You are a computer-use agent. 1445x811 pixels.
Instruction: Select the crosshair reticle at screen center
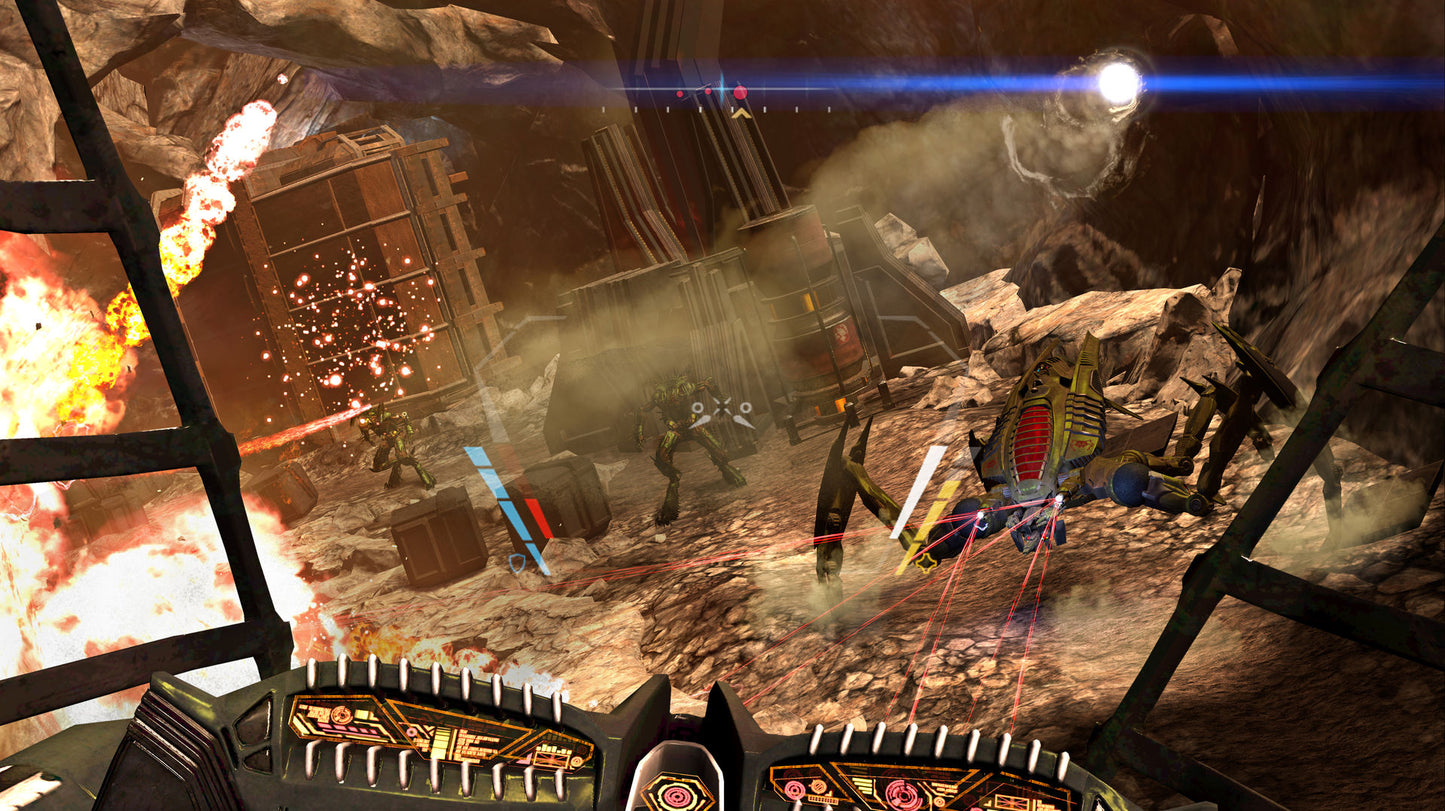[x=722, y=407]
